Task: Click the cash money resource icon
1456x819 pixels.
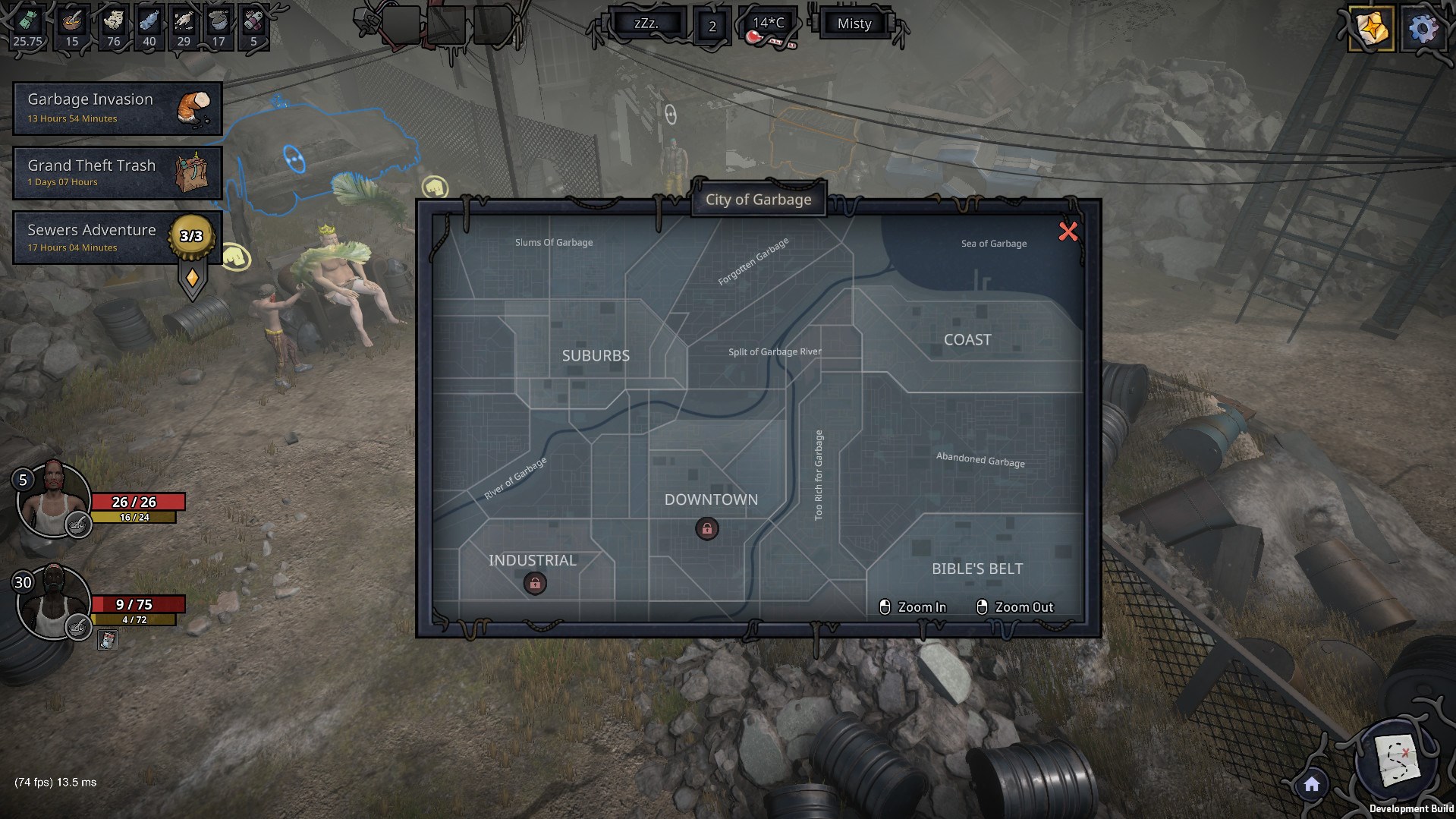Action: click(27, 21)
